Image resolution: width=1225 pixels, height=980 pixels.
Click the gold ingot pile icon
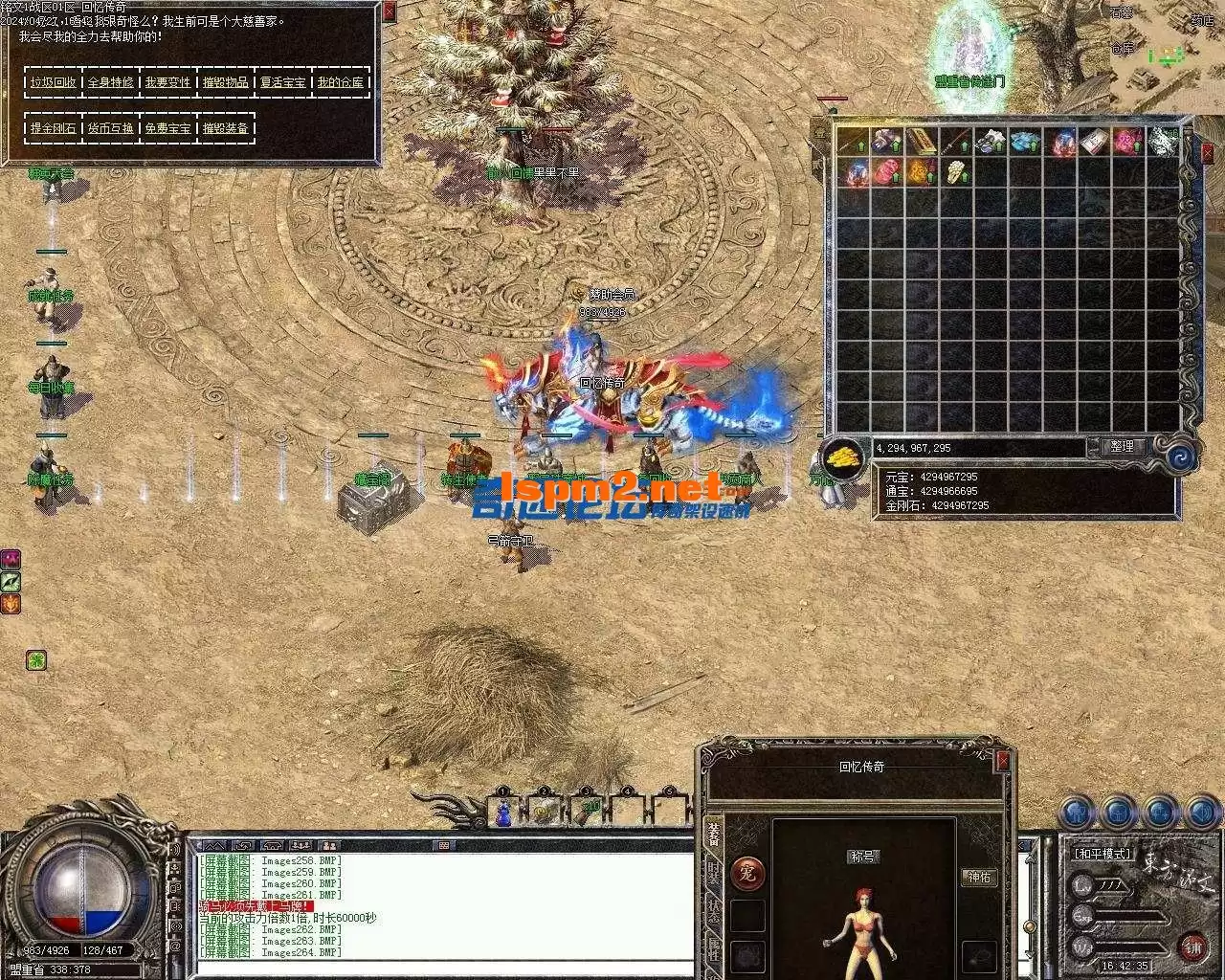[x=845, y=457]
